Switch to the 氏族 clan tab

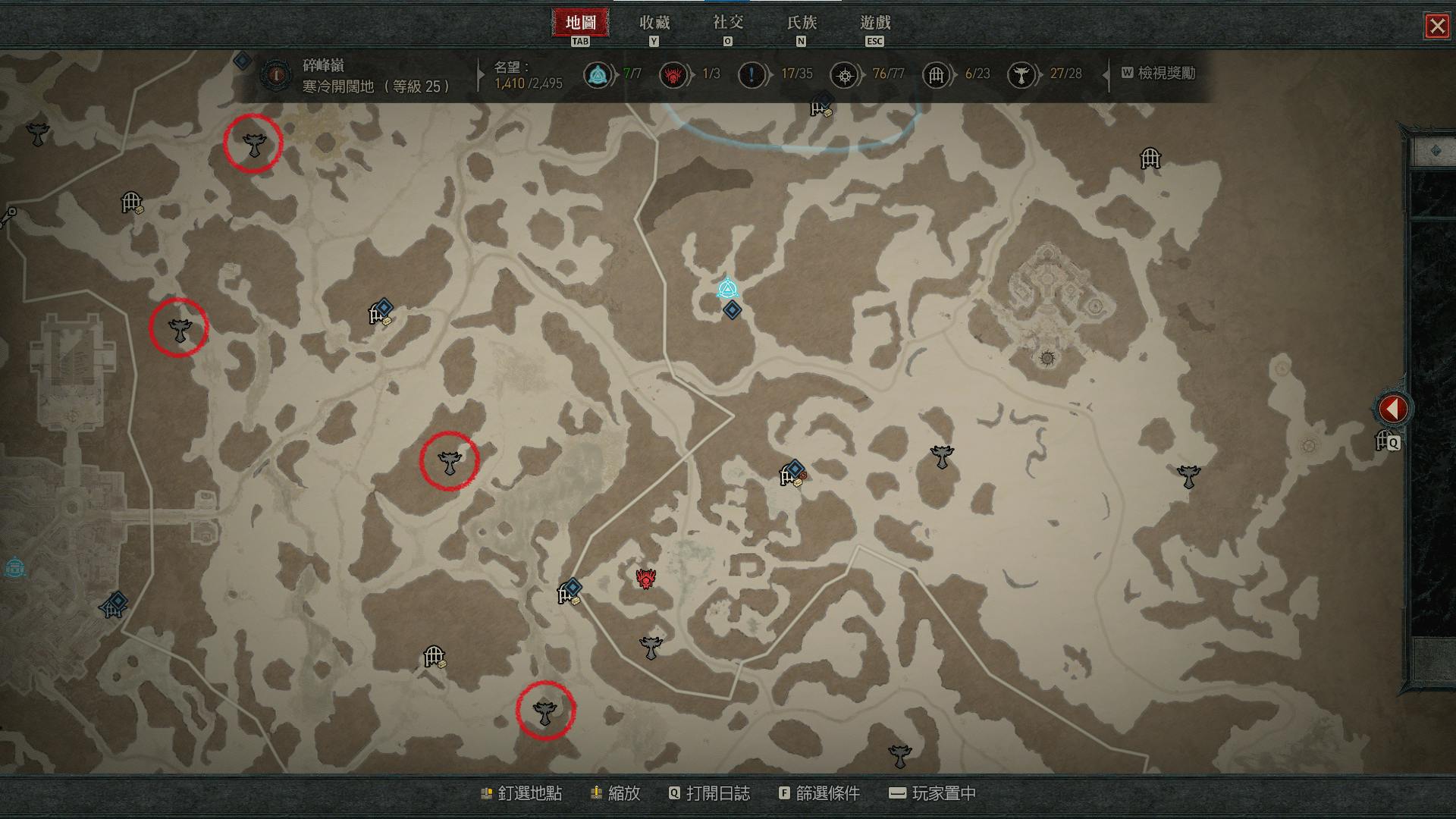[x=801, y=24]
